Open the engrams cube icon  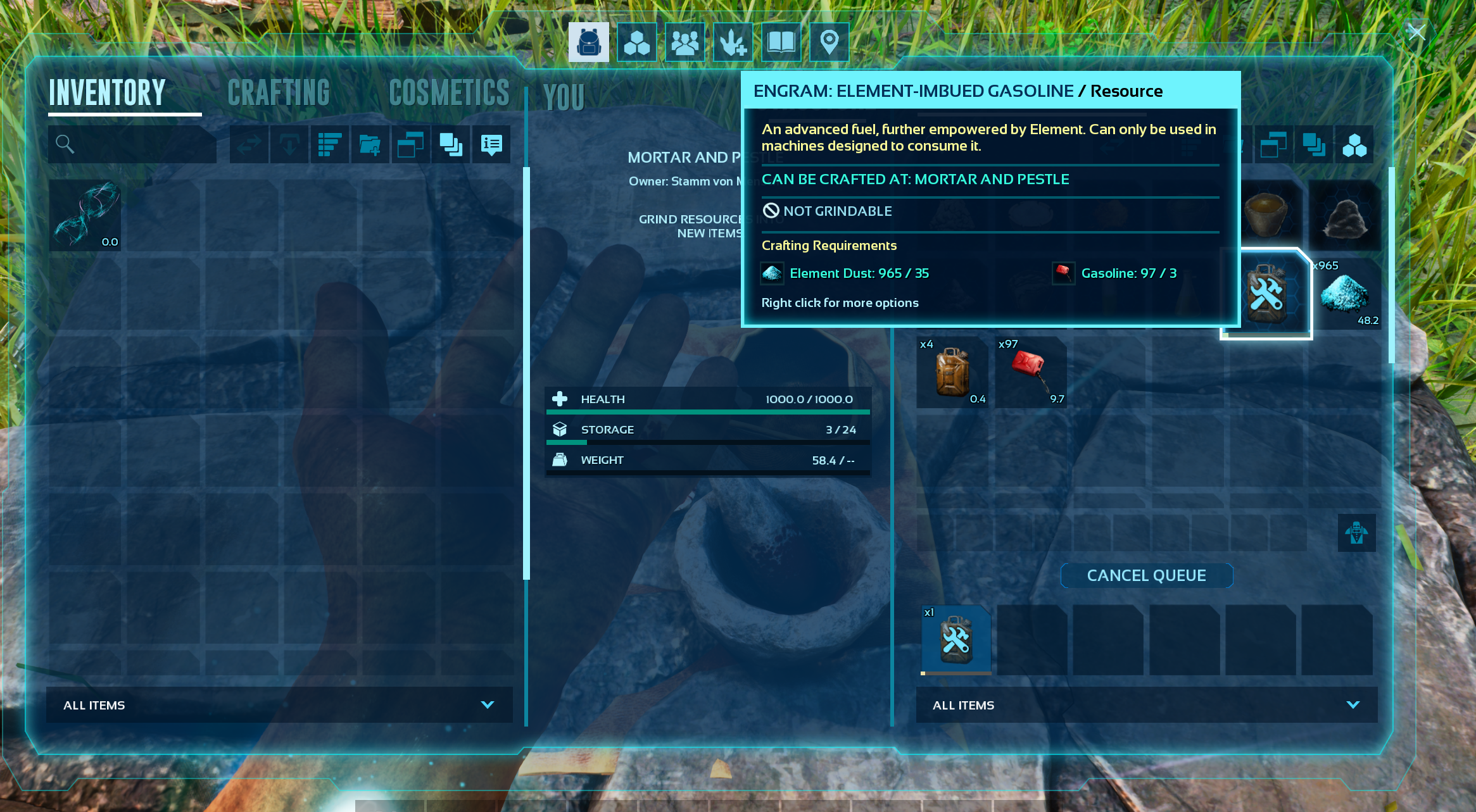tap(636, 42)
